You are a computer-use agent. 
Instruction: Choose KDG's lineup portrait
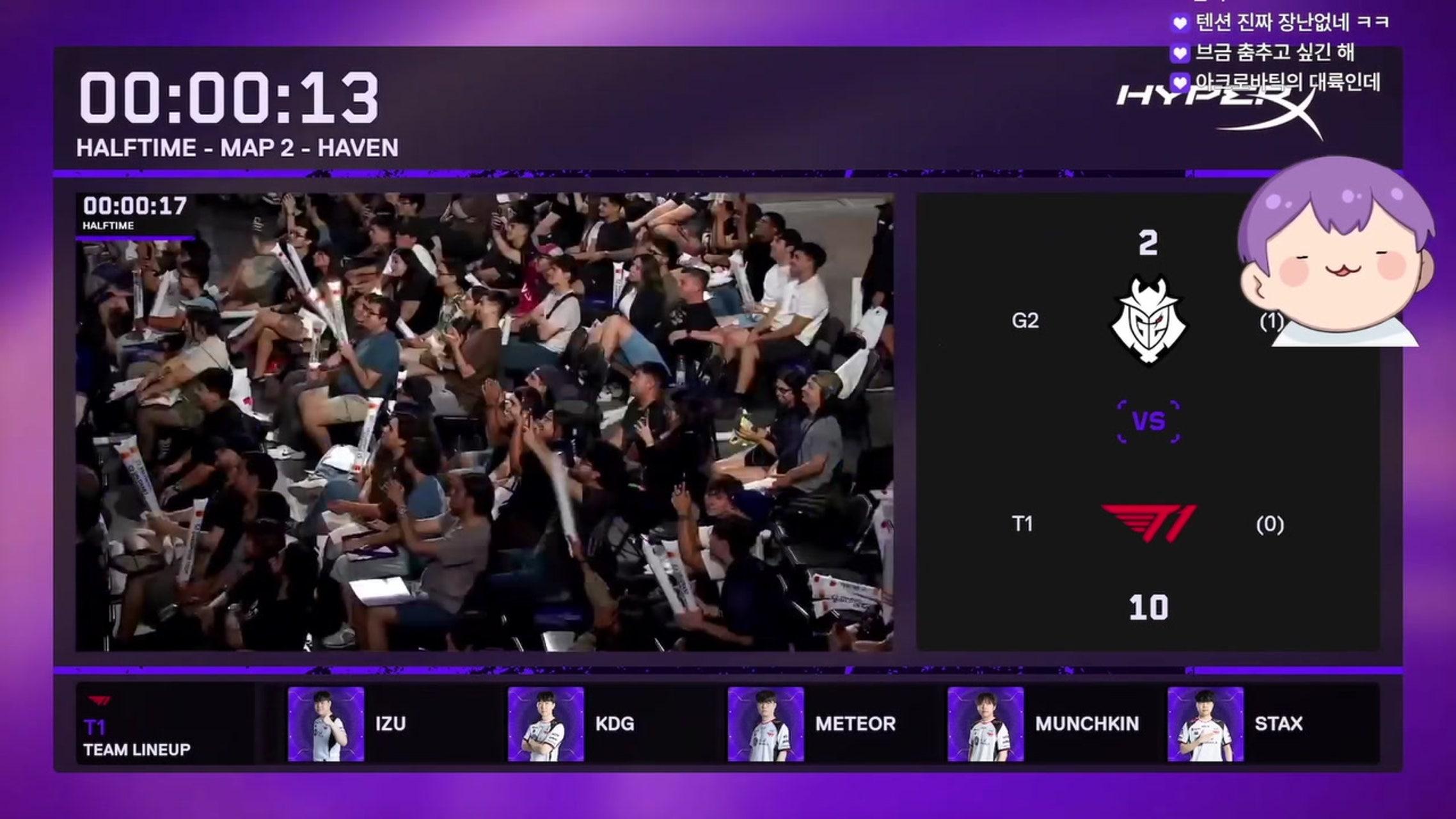click(x=546, y=724)
